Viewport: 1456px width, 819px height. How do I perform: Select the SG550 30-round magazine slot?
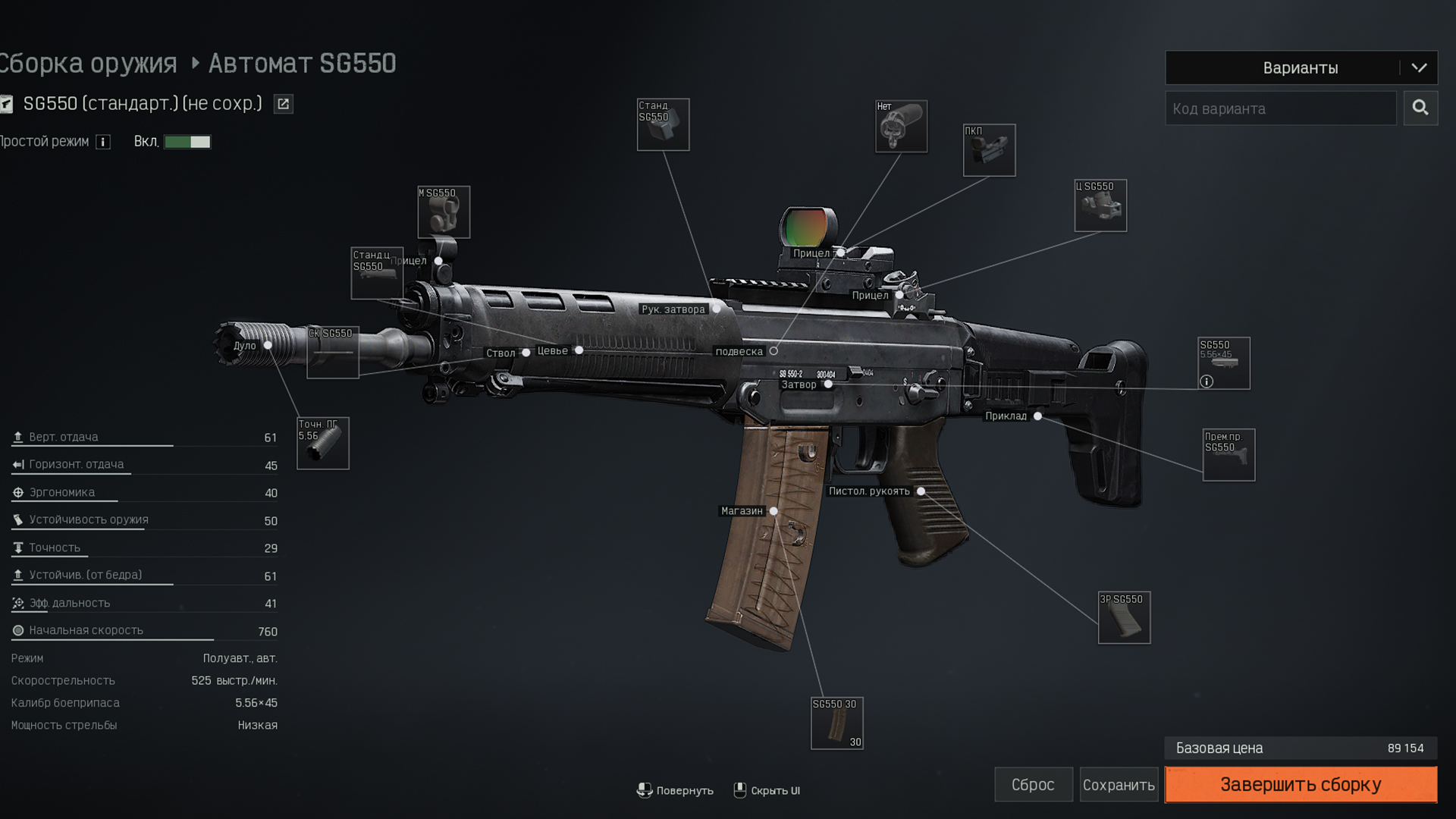[x=837, y=723]
